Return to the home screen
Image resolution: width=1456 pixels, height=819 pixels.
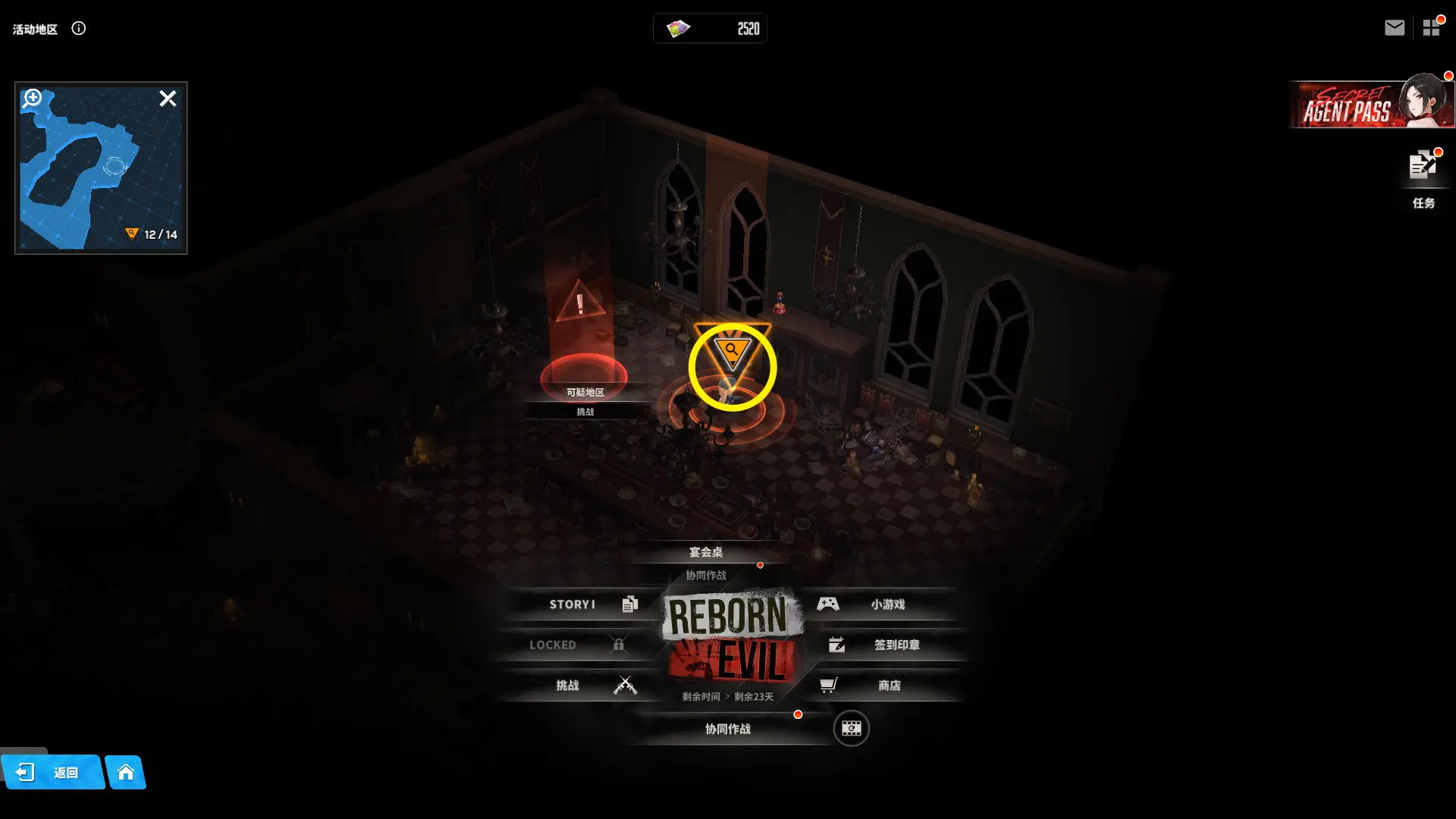[x=126, y=773]
